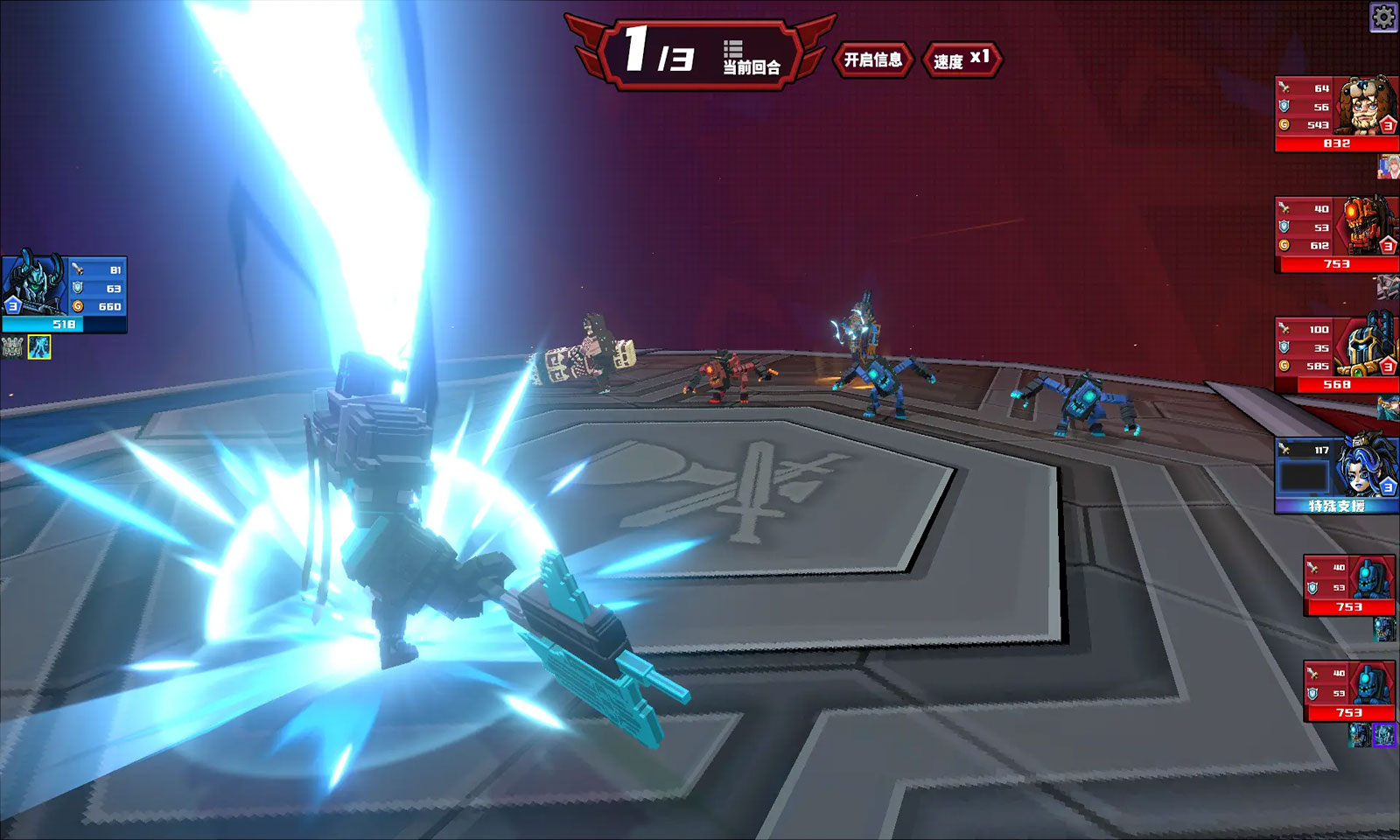Select the red skull robot enemy card
Image resolution: width=1400 pixels, height=840 pixels.
tap(1336, 234)
